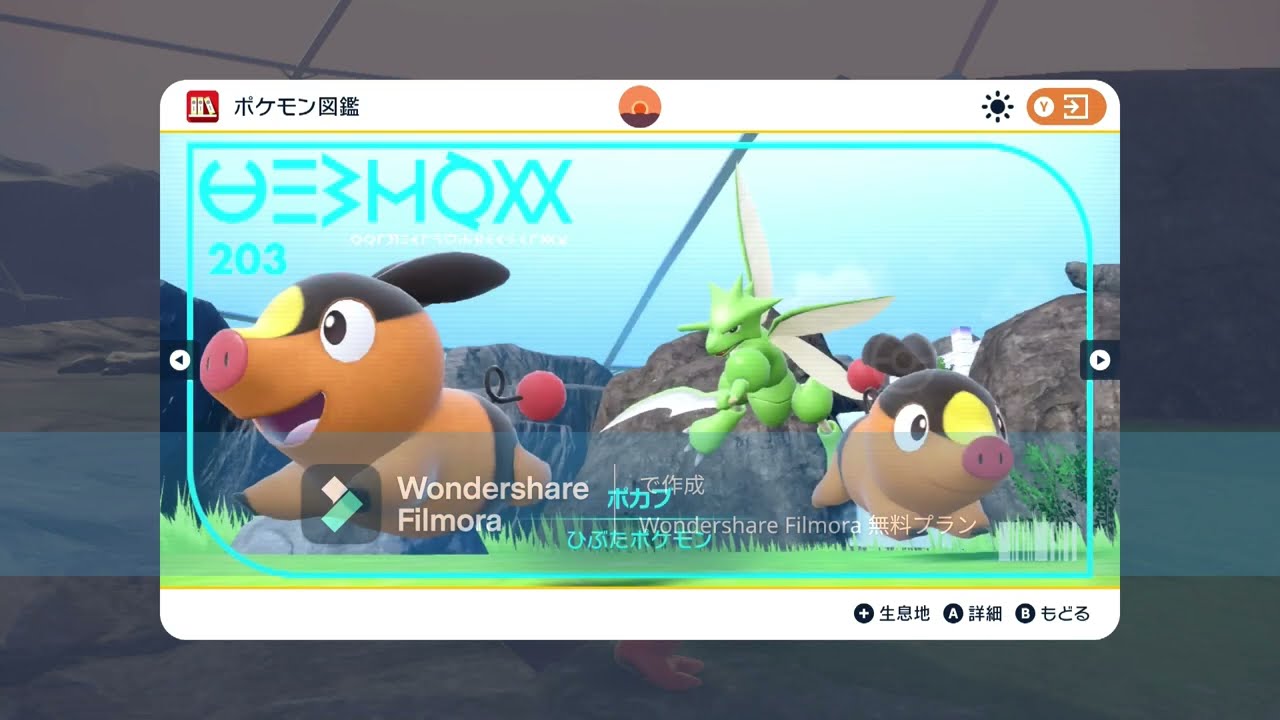Image resolution: width=1280 pixels, height=720 pixels.
Task: Select the sun weather icon
Action: tap(997, 106)
